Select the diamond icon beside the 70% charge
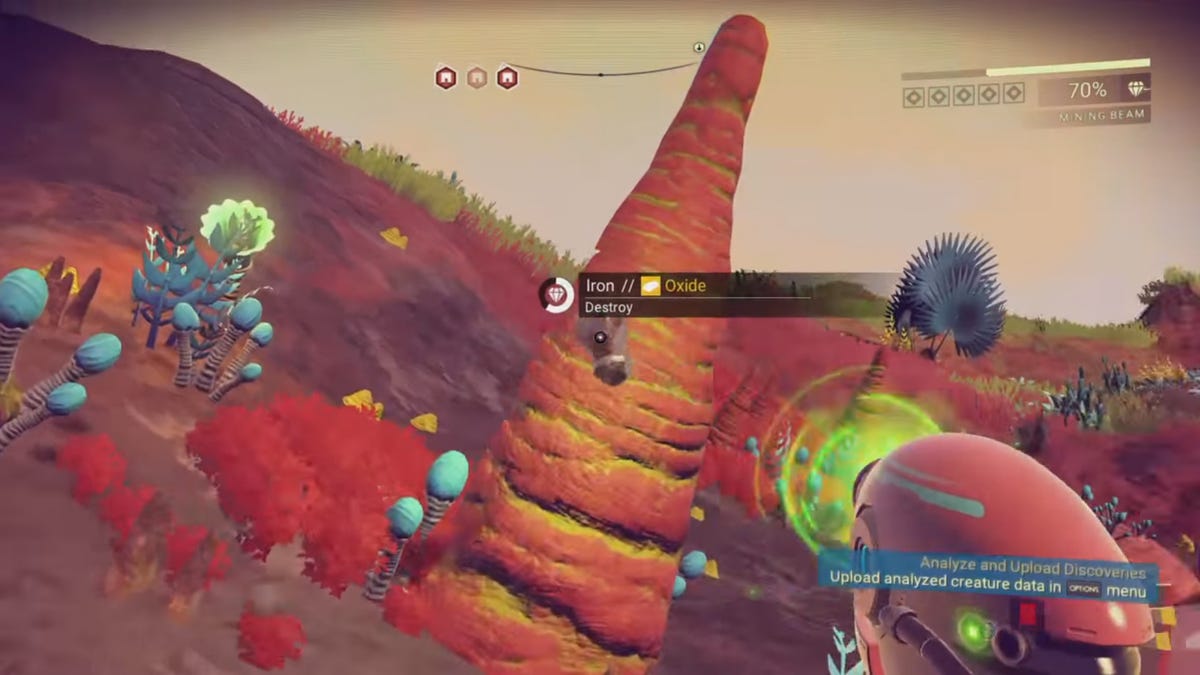 click(1135, 89)
